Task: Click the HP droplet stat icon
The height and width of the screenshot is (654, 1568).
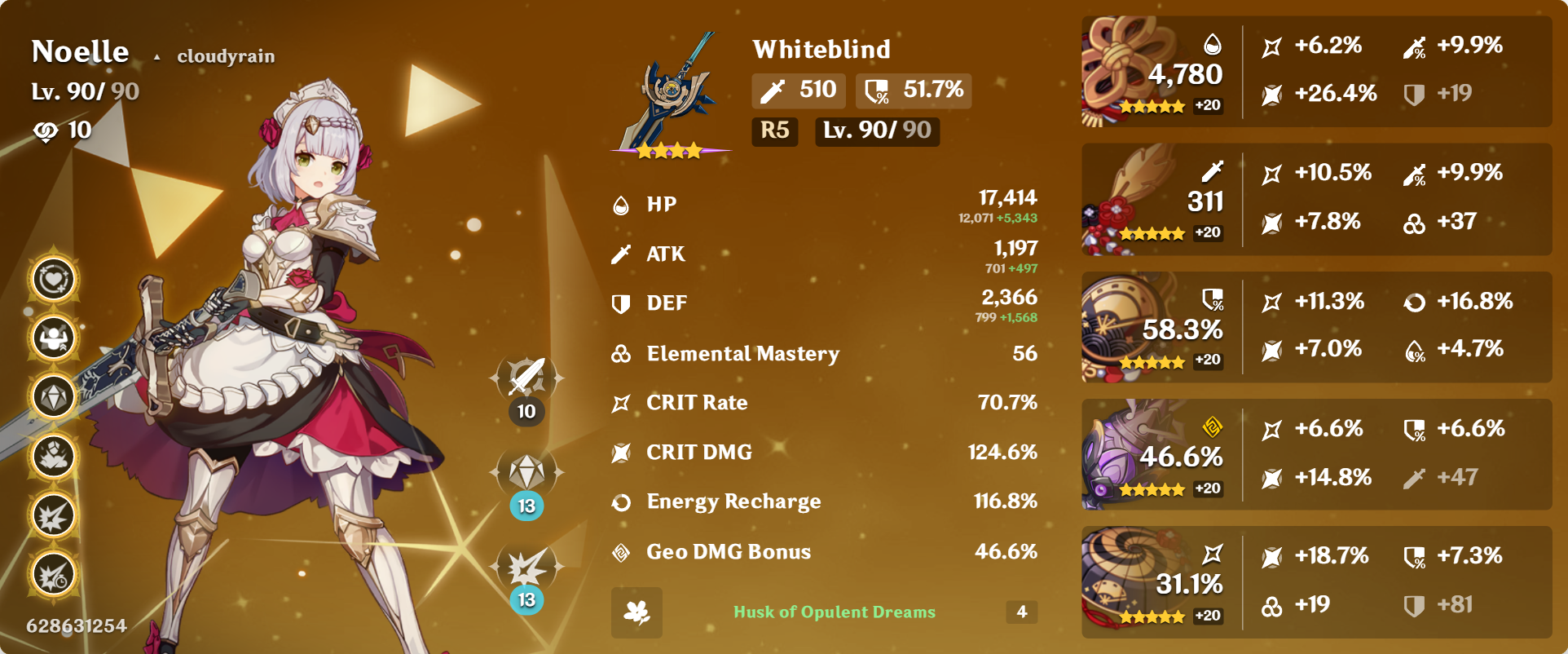Action: (x=622, y=205)
